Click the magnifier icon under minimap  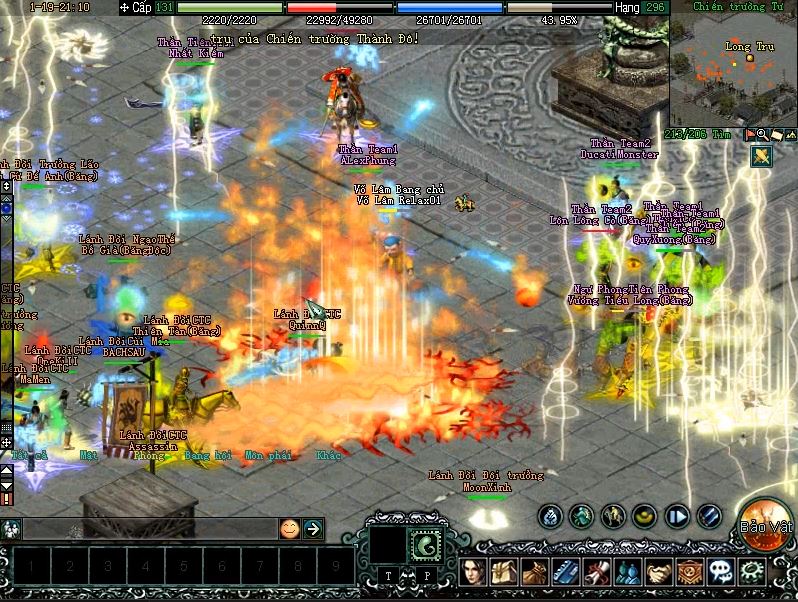coord(762,134)
